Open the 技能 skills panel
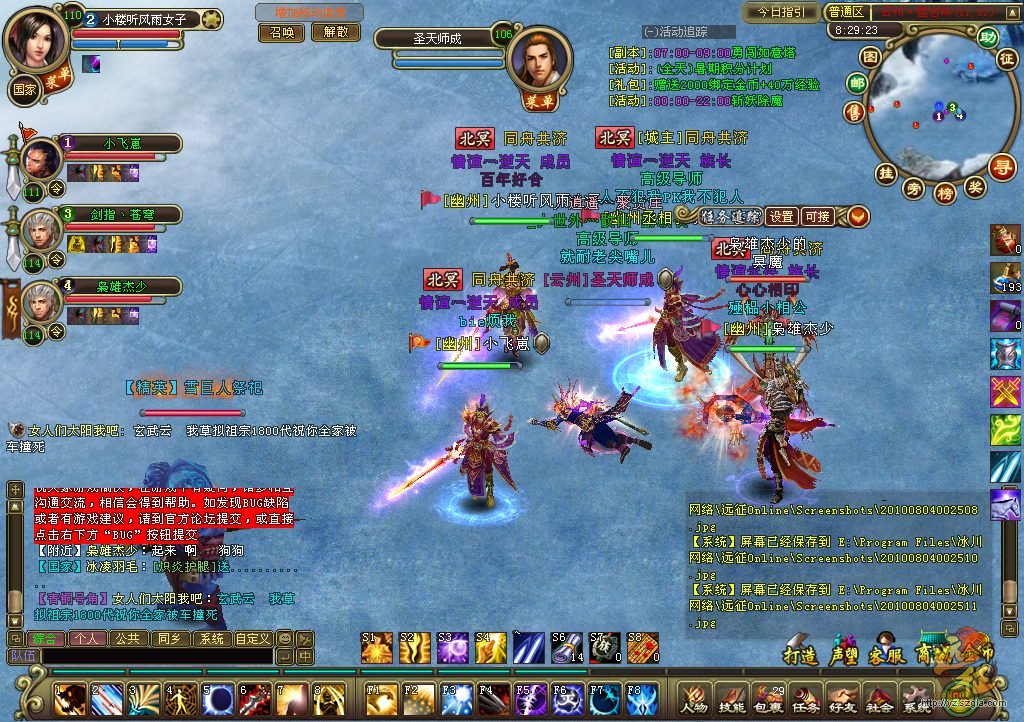The width and height of the screenshot is (1024, 722). tap(731, 698)
